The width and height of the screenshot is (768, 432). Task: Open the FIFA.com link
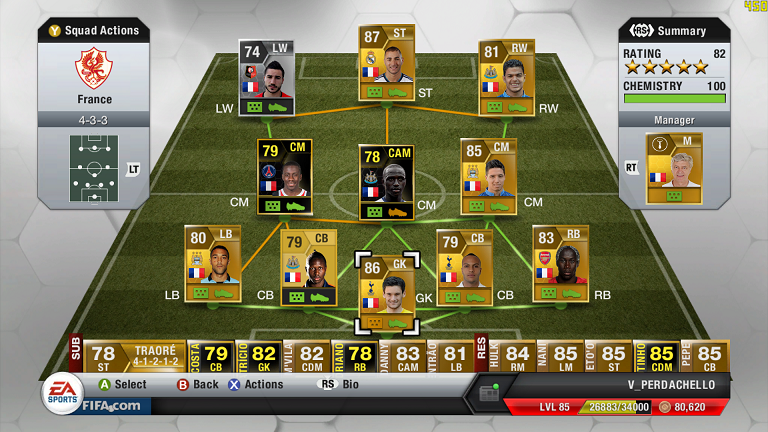click(111, 405)
